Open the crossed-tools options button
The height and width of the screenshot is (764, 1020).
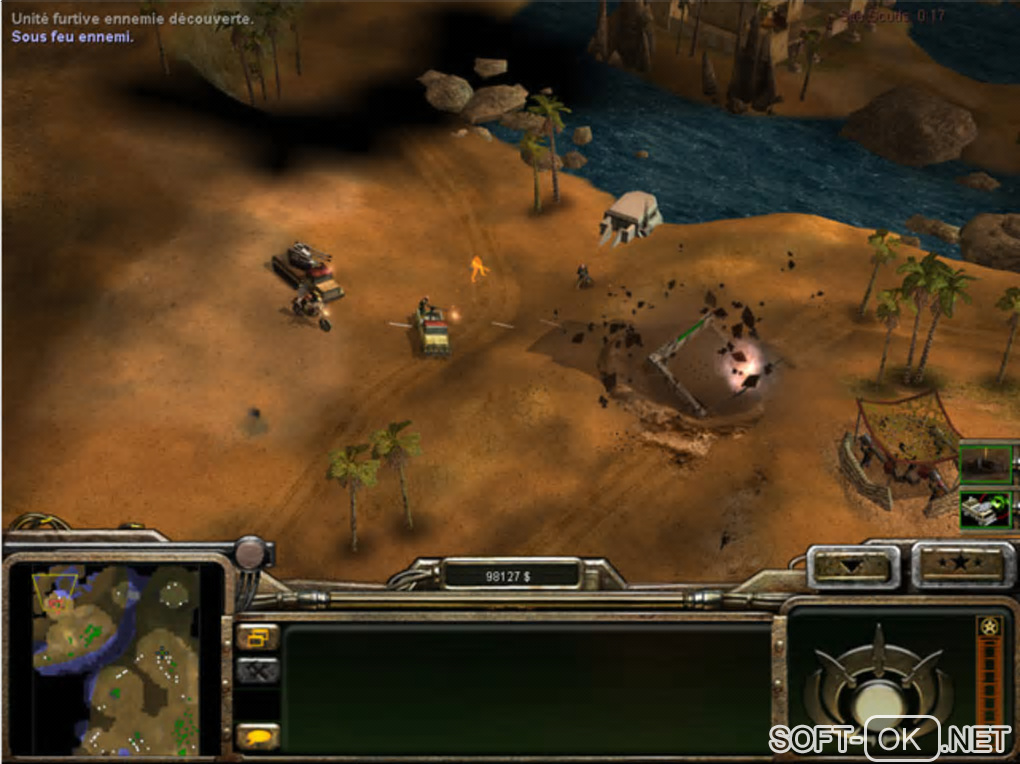(x=258, y=672)
